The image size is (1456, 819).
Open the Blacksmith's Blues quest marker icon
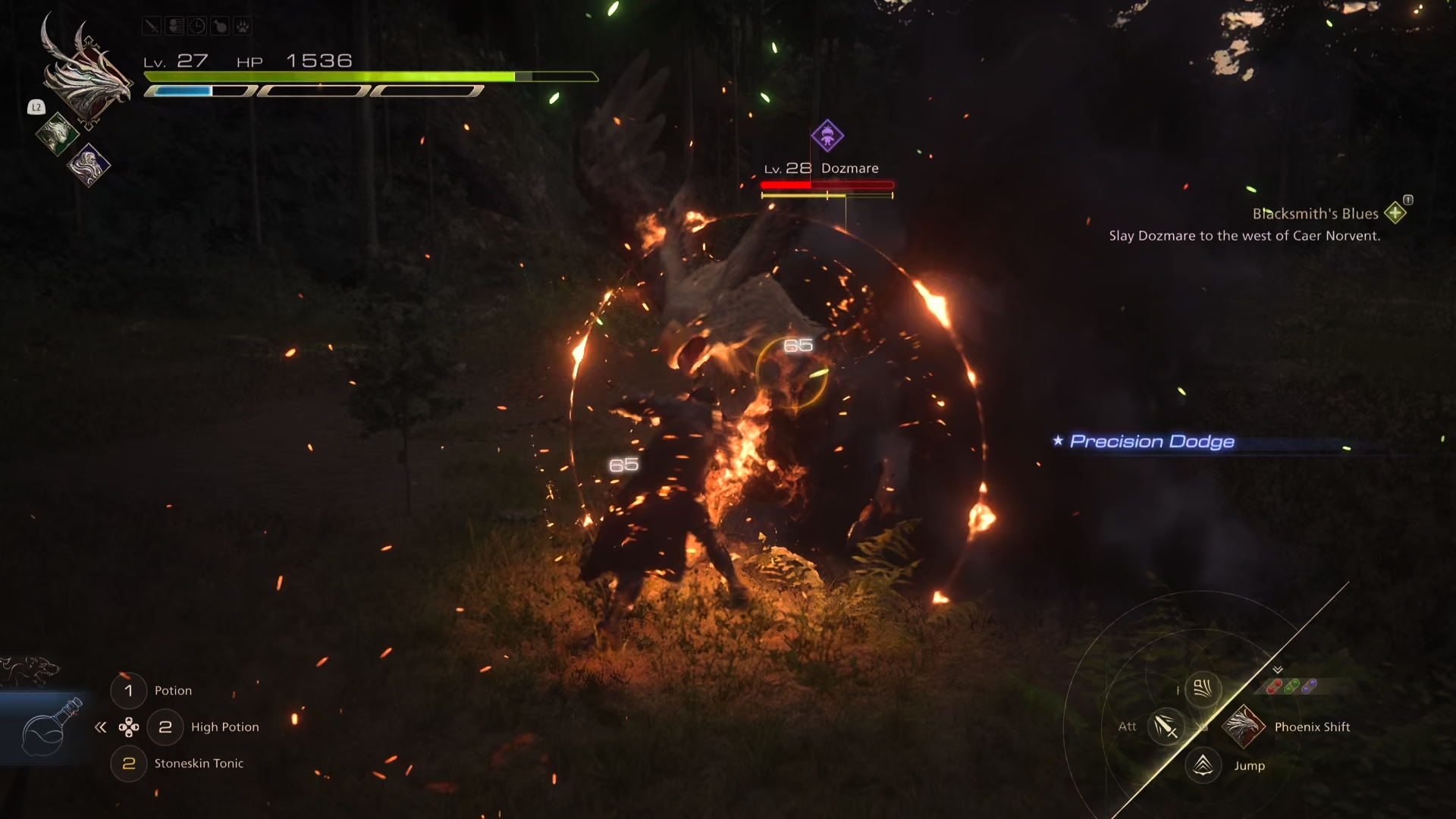tap(1395, 214)
